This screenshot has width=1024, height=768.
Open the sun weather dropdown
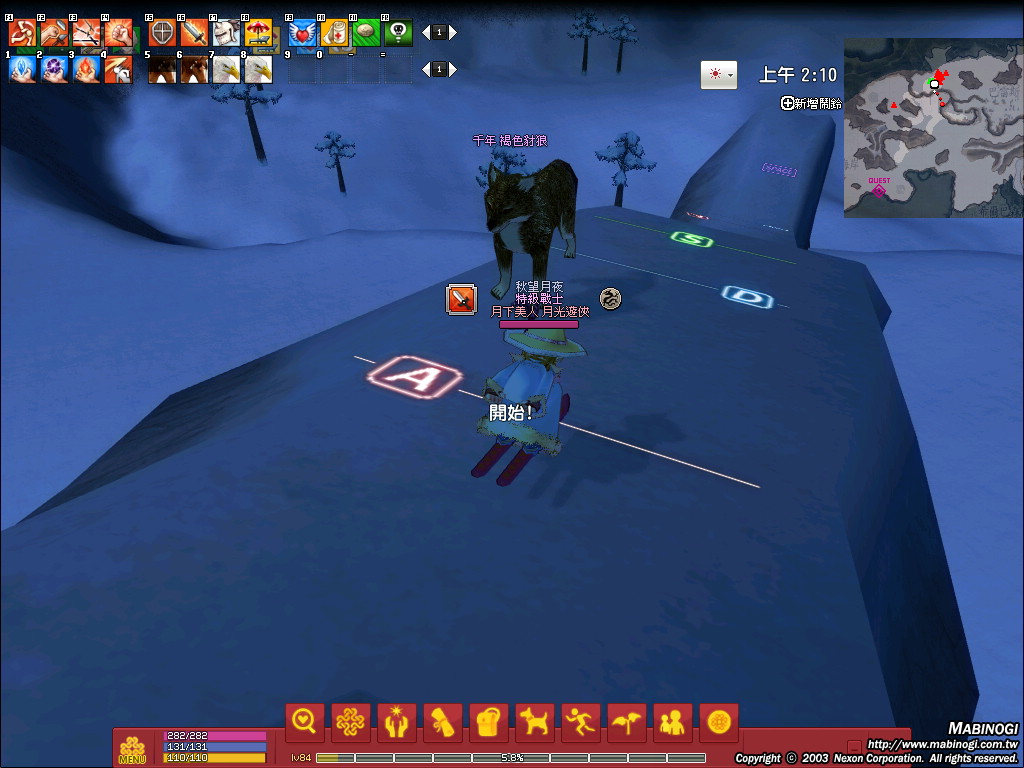click(719, 75)
